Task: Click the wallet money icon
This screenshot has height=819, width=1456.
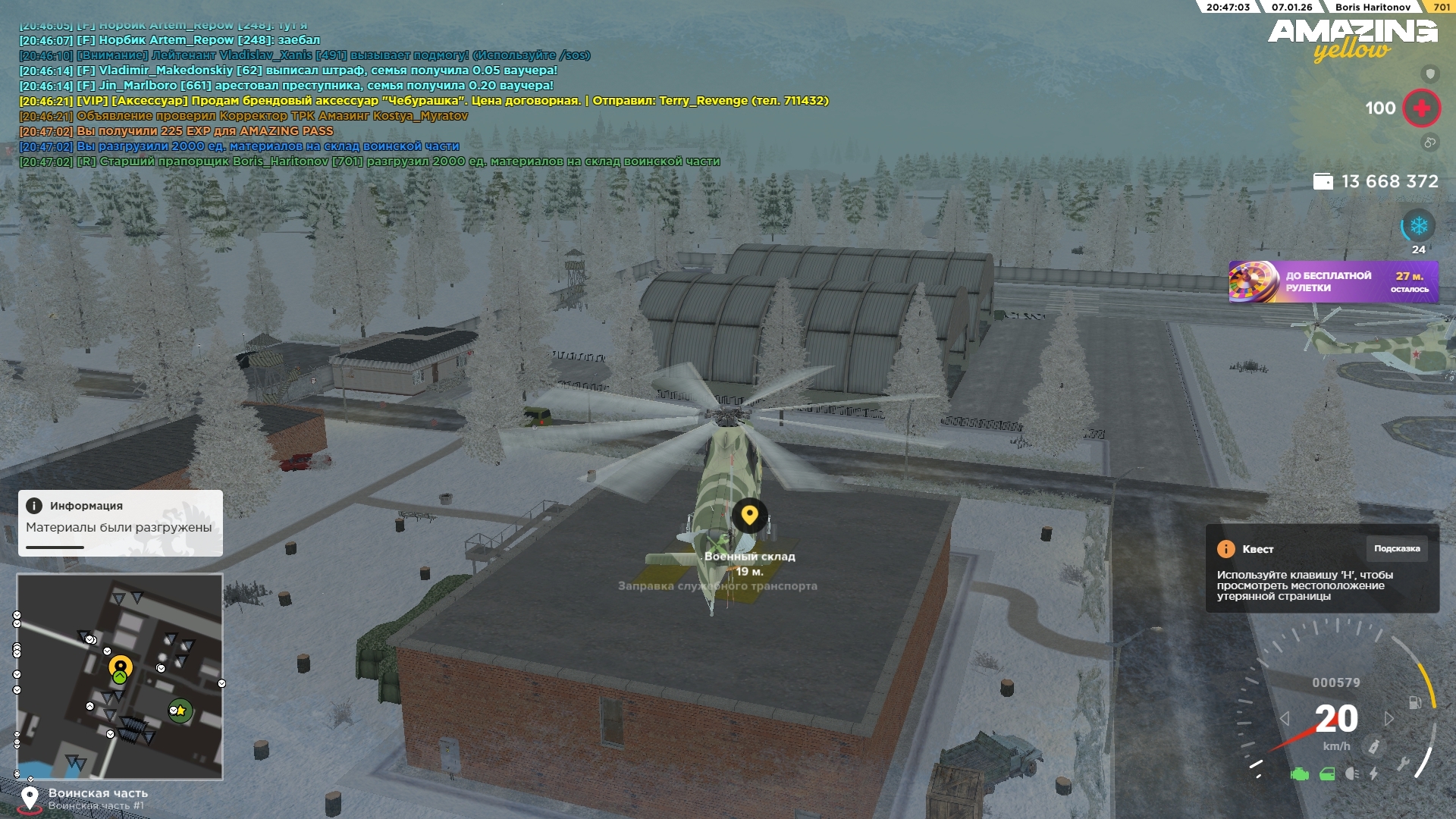Action: [x=1323, y=181]
